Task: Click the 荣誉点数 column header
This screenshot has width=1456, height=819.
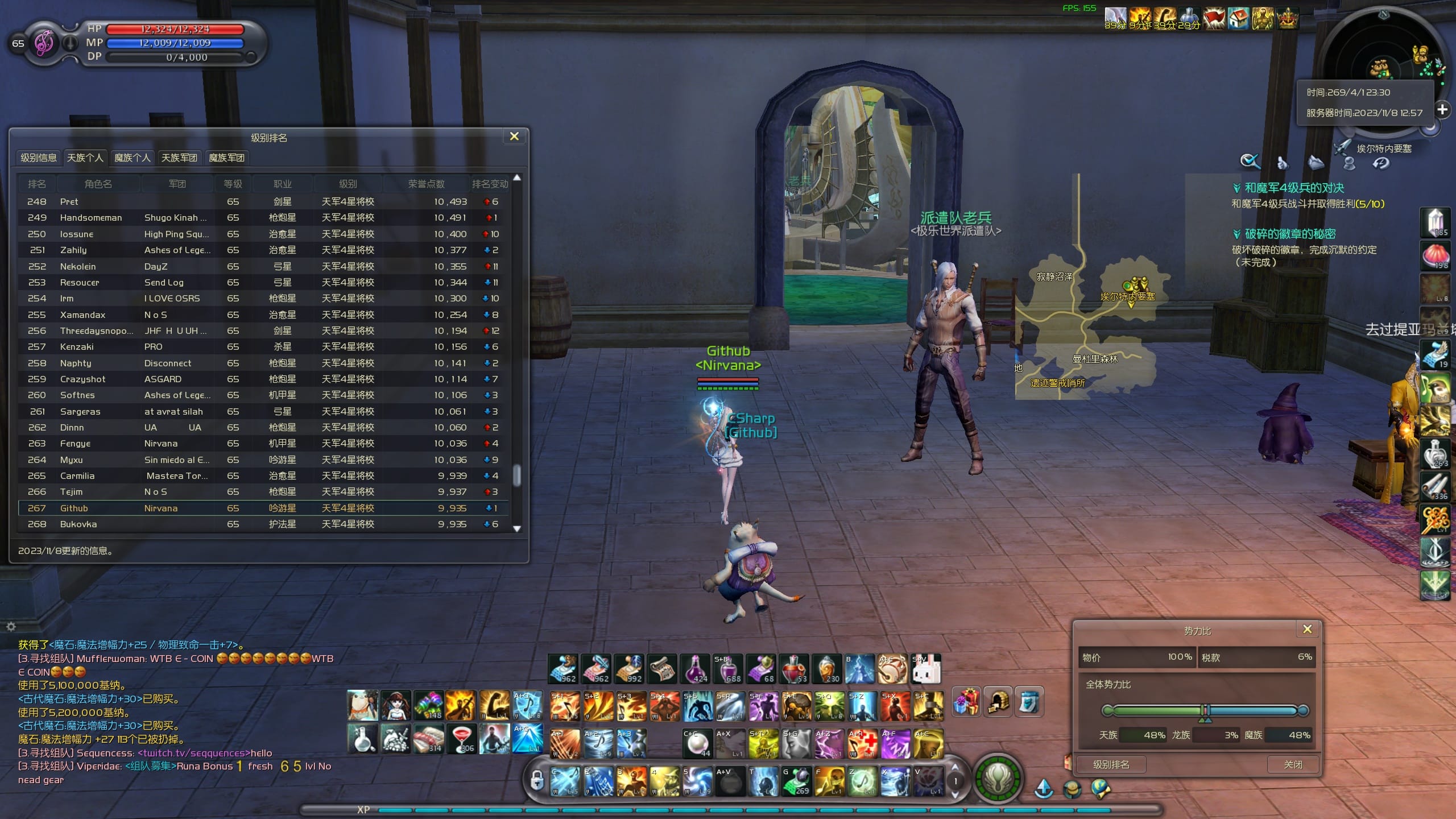Action: (x=426, y=184)
